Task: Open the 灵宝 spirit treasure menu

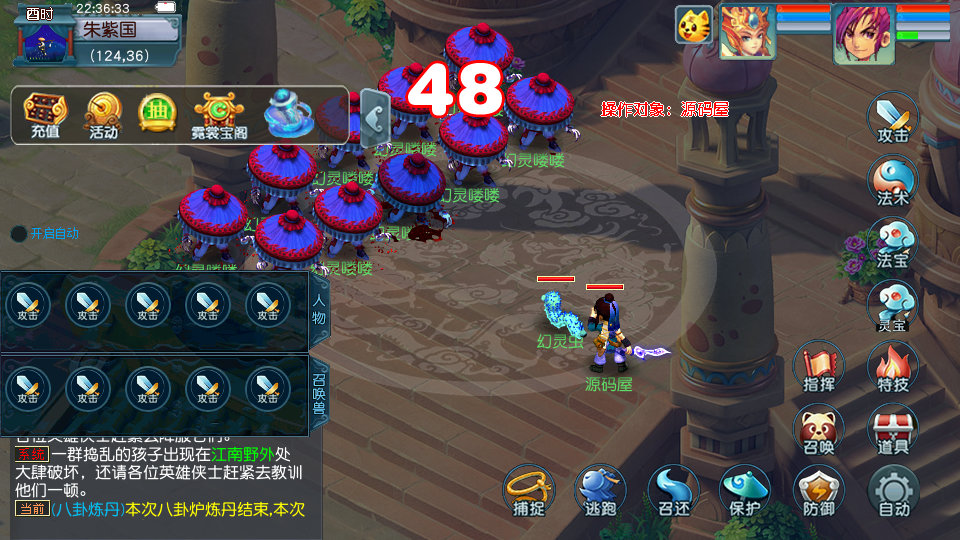Action: pyautogui.click(x=892, y=304)
